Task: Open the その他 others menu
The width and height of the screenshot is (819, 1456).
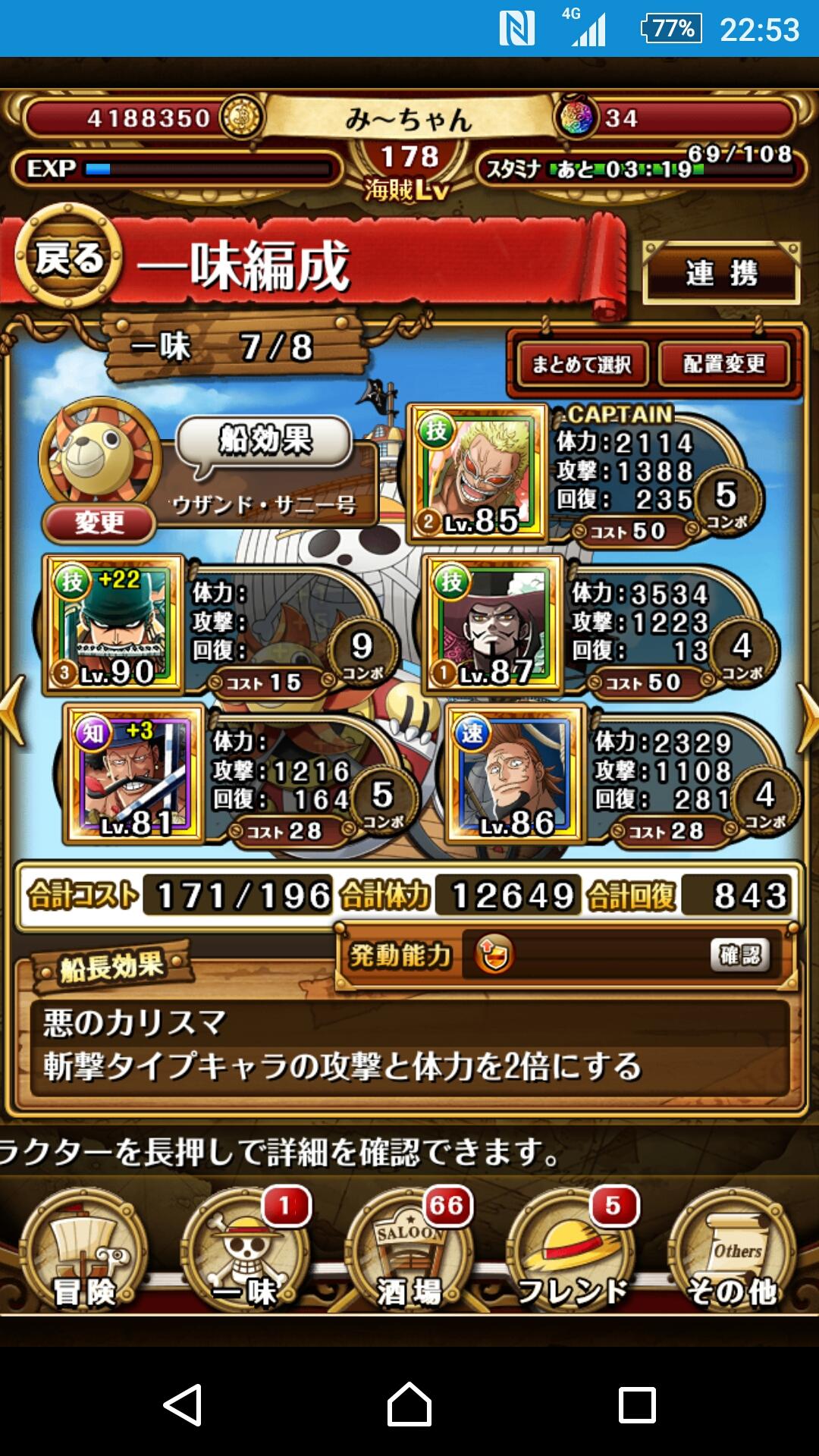Action: (732, 1251)
